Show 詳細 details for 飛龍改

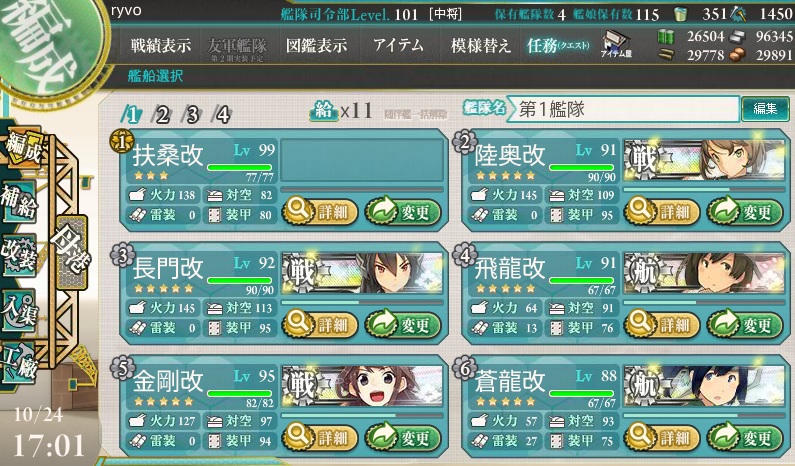tap(659, 323)
